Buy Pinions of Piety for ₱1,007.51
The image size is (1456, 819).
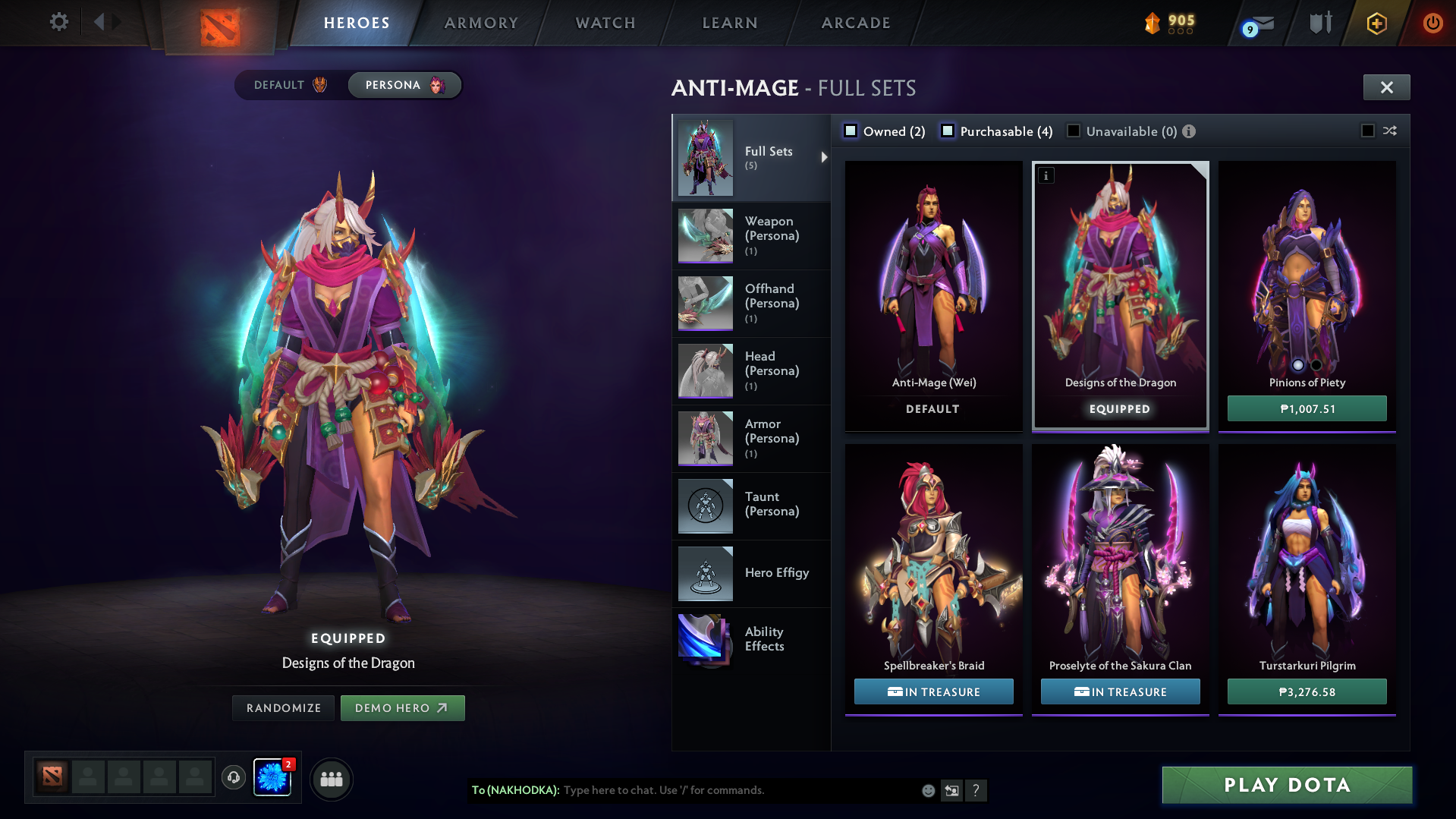[x=1307, y=408]
